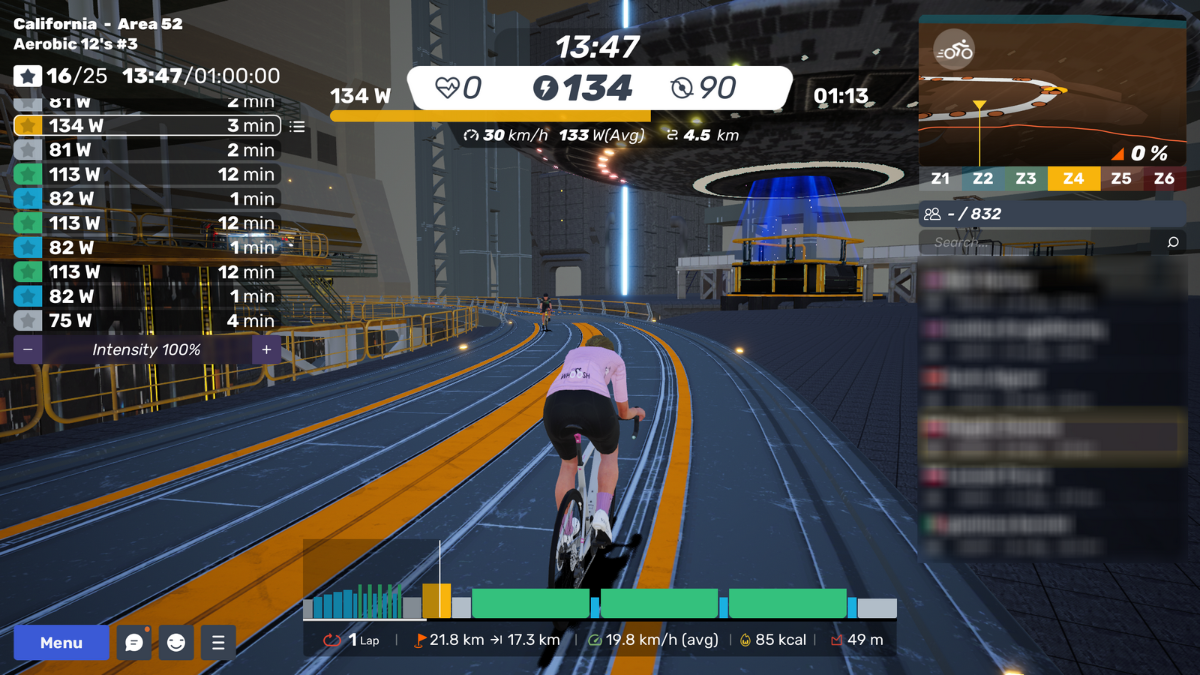
Task: Decrease workout intensity with the minus button
Action: click(27, 350)
